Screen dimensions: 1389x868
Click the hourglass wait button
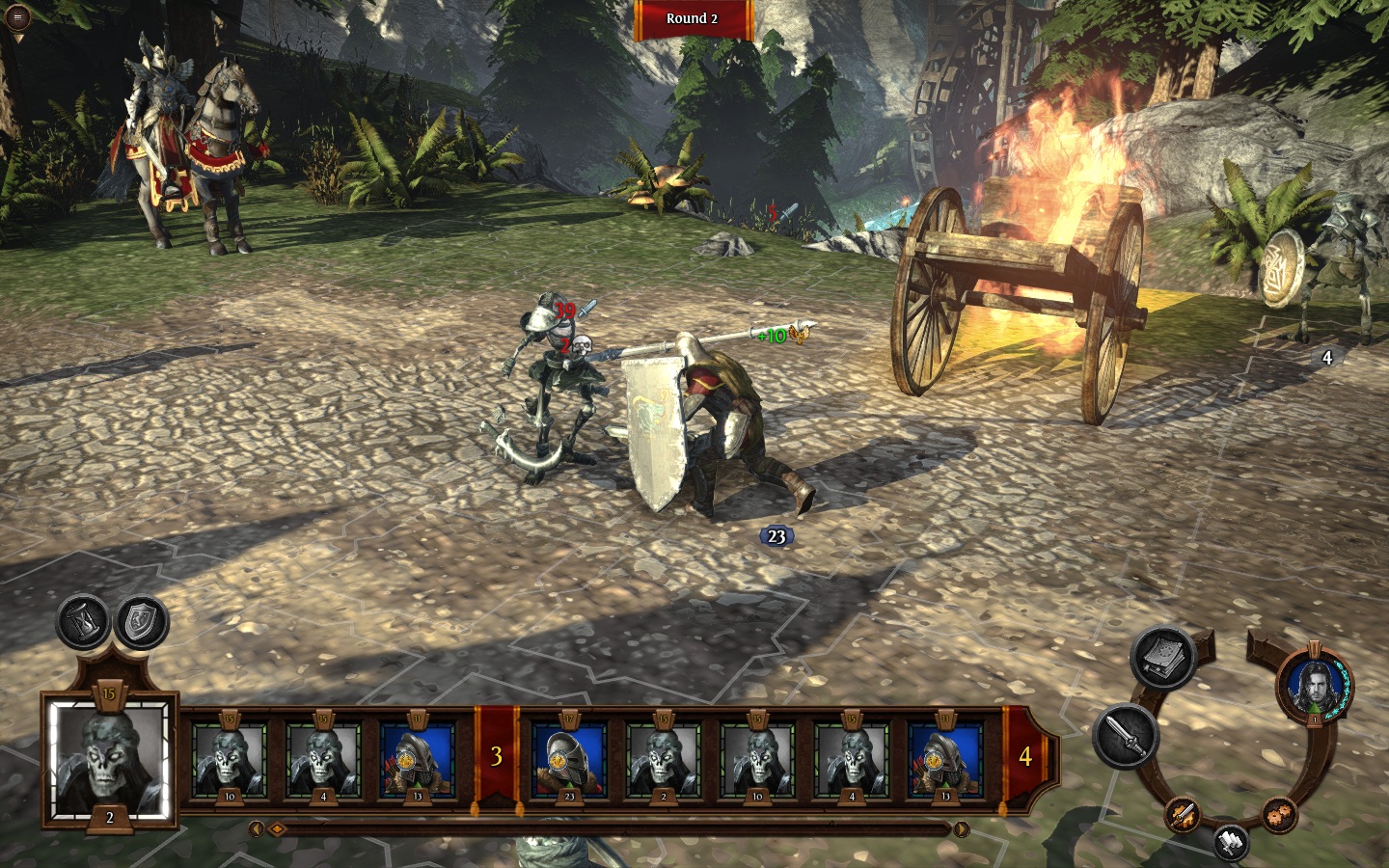pyautogui.click(x=85, y=622)
